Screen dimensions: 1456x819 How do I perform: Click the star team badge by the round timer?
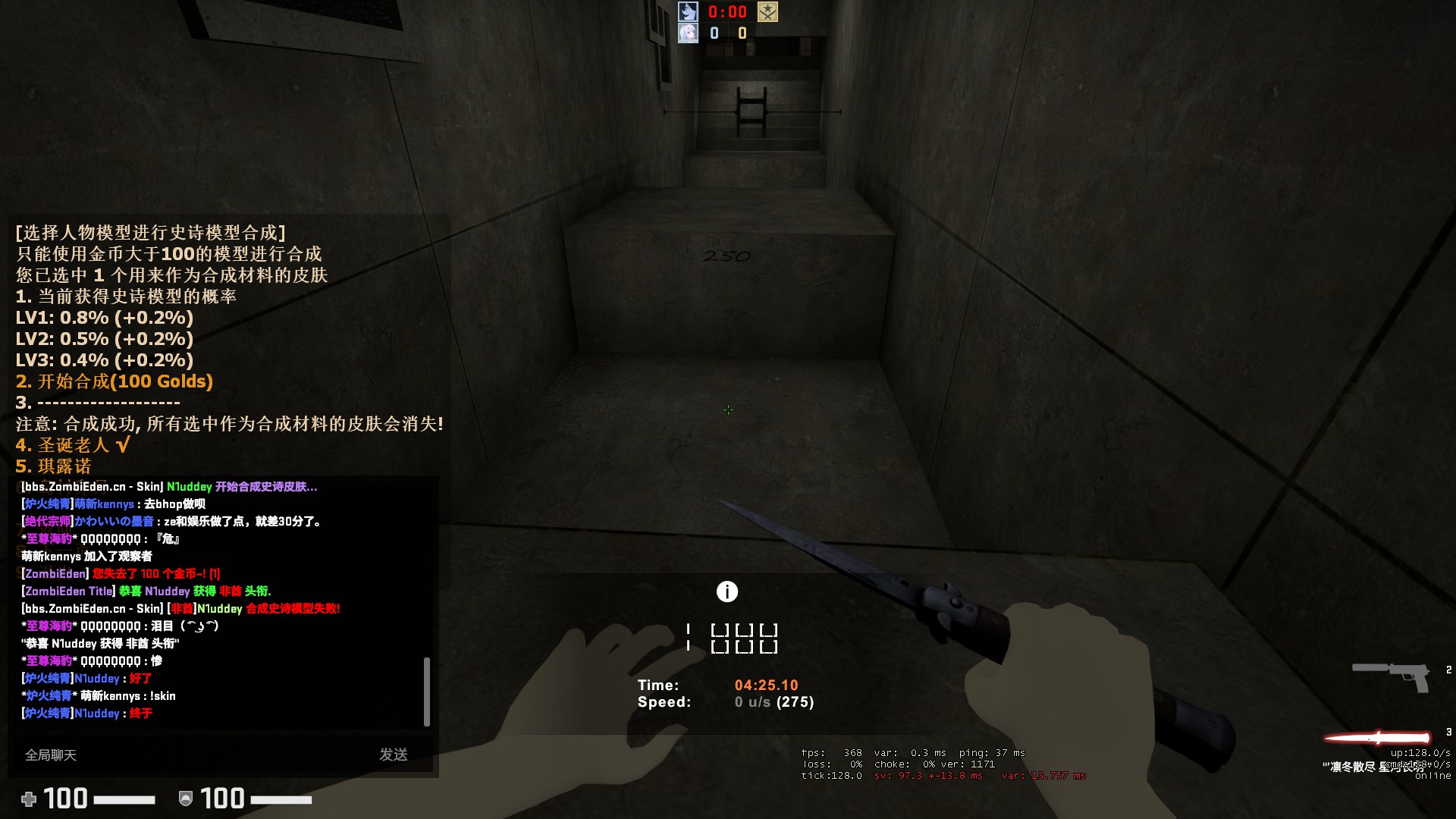pyautogui.click(x=767, y=12)
